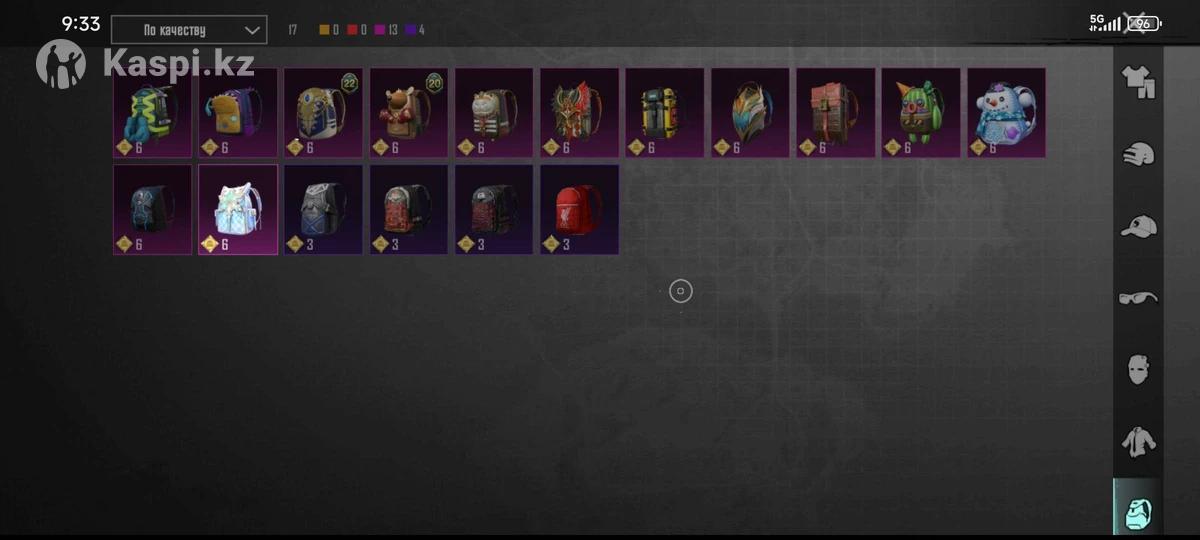Select the yellow and purple monster backpack
The height and width of the screenshot is (540, 1200).
tap(237, 112)
